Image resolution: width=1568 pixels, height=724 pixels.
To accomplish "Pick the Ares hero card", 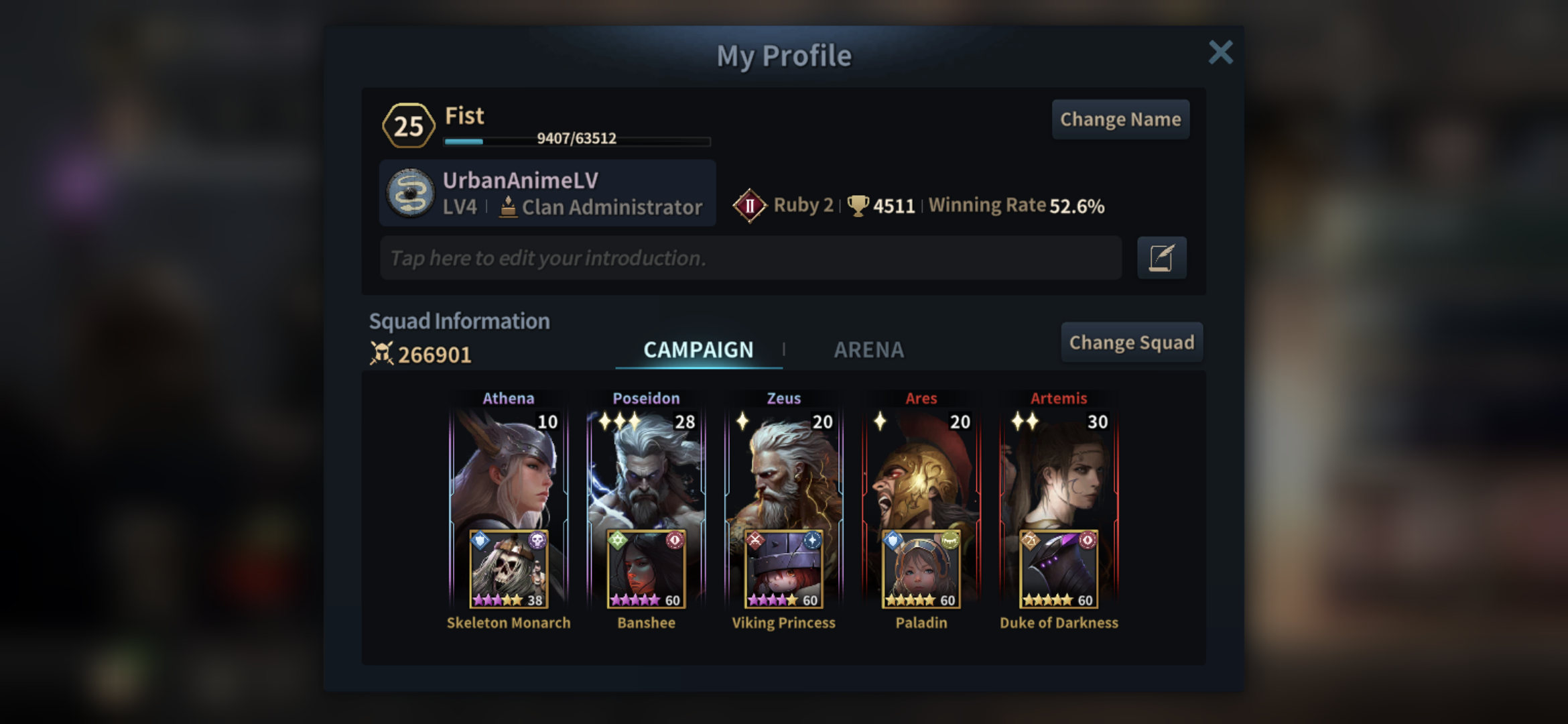I will (x=921, y=469).
